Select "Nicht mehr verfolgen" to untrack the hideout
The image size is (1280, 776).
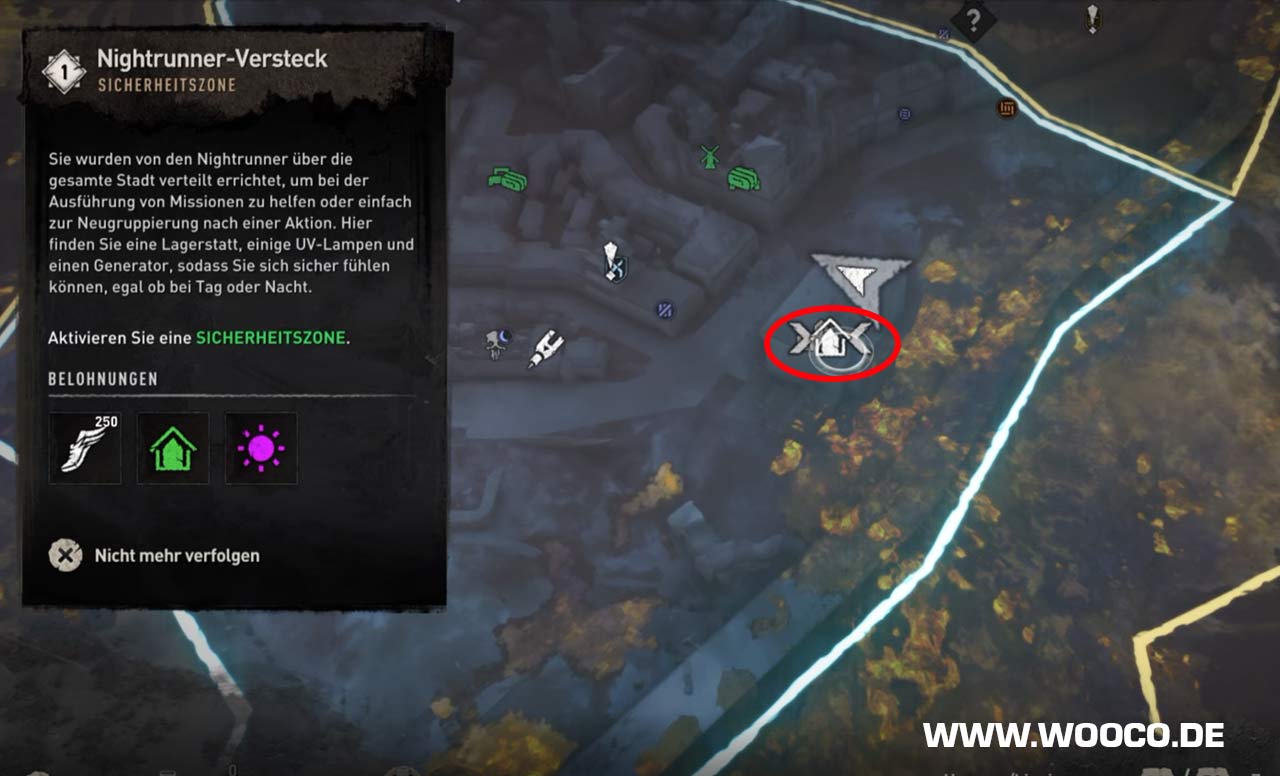[176, 555]
